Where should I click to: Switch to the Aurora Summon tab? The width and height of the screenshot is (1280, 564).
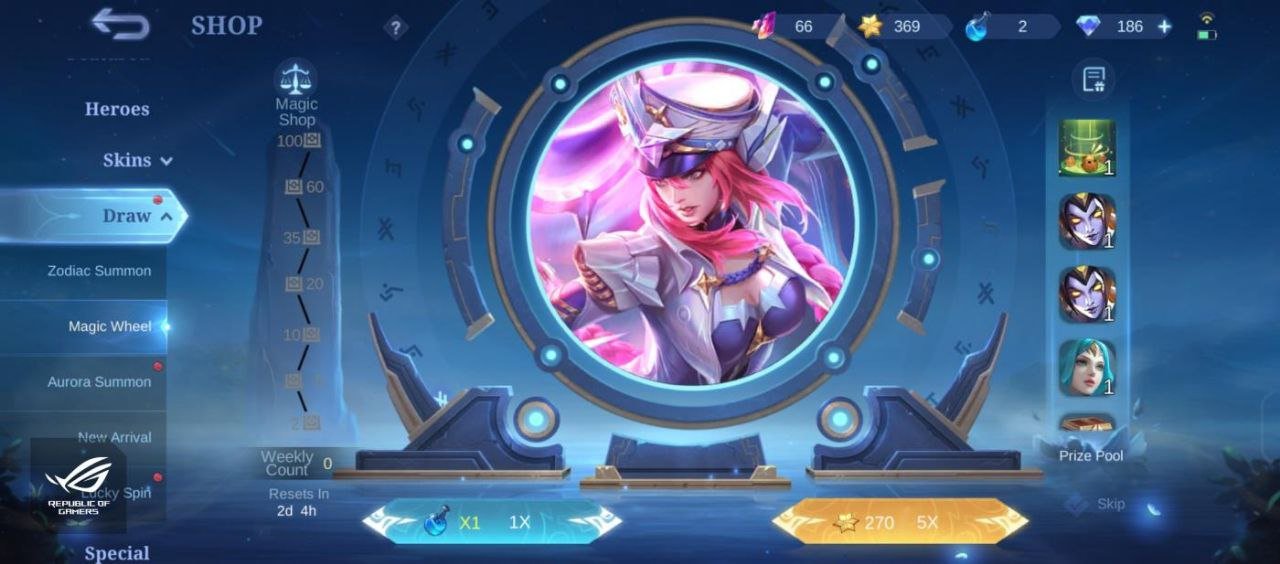pos(99,382)
